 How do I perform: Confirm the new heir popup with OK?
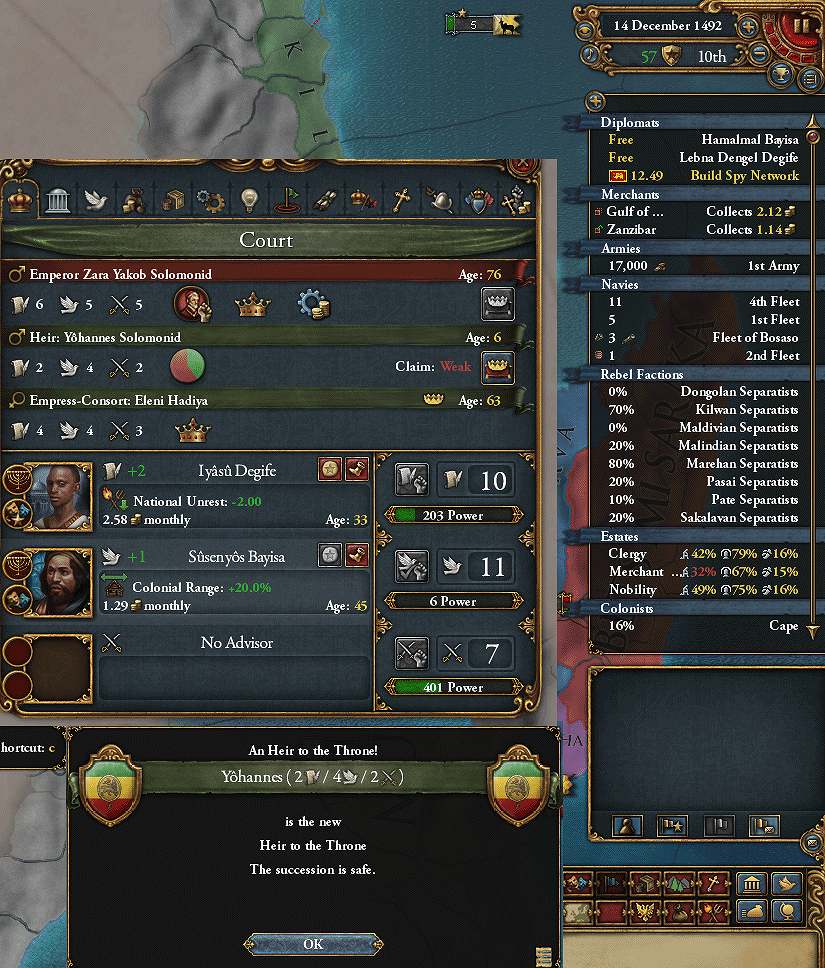313,944
